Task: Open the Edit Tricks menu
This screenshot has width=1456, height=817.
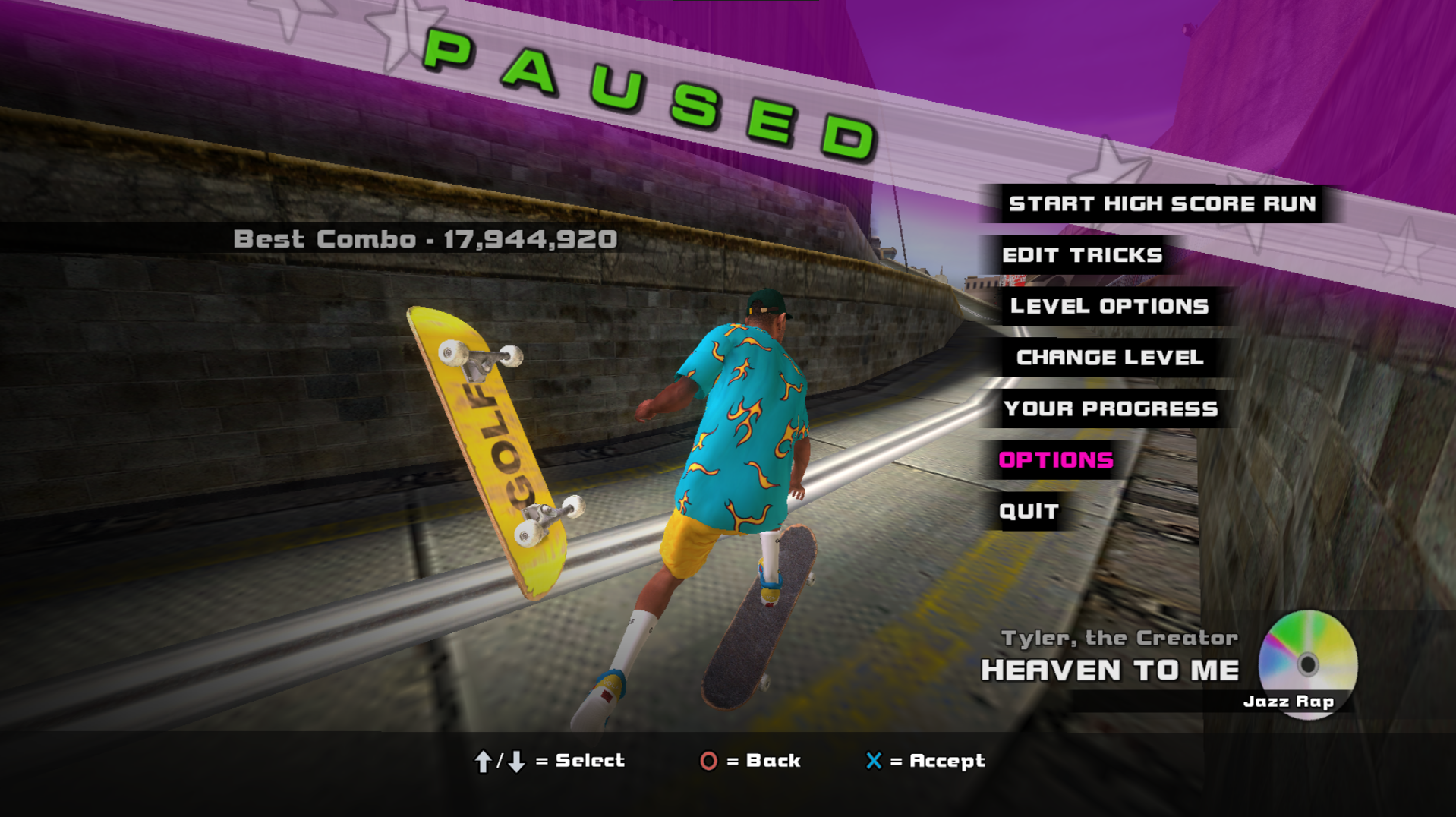Action: pos(1082,255)
